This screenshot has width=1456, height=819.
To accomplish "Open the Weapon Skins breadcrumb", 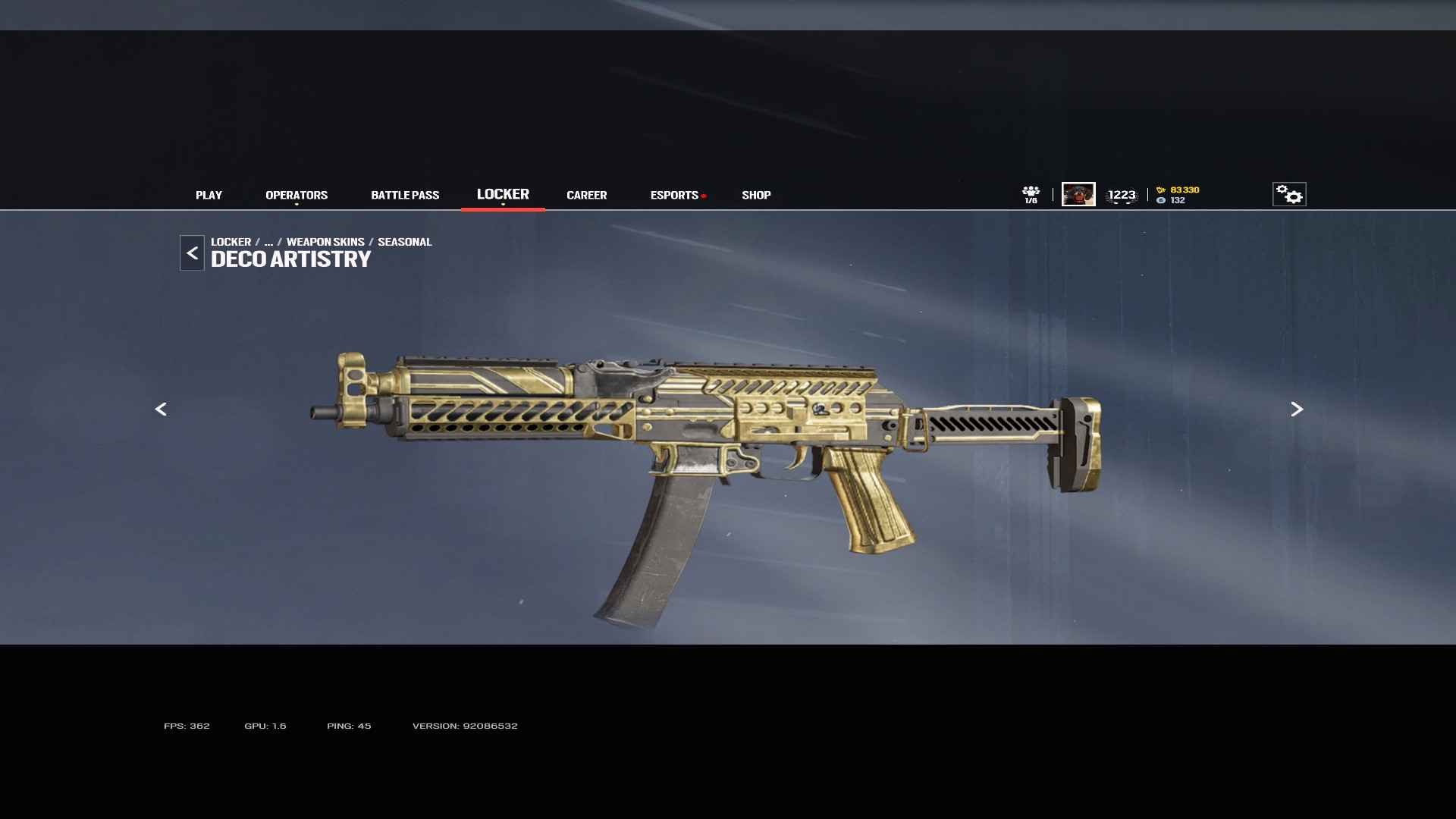I will [x=325, y=242].
